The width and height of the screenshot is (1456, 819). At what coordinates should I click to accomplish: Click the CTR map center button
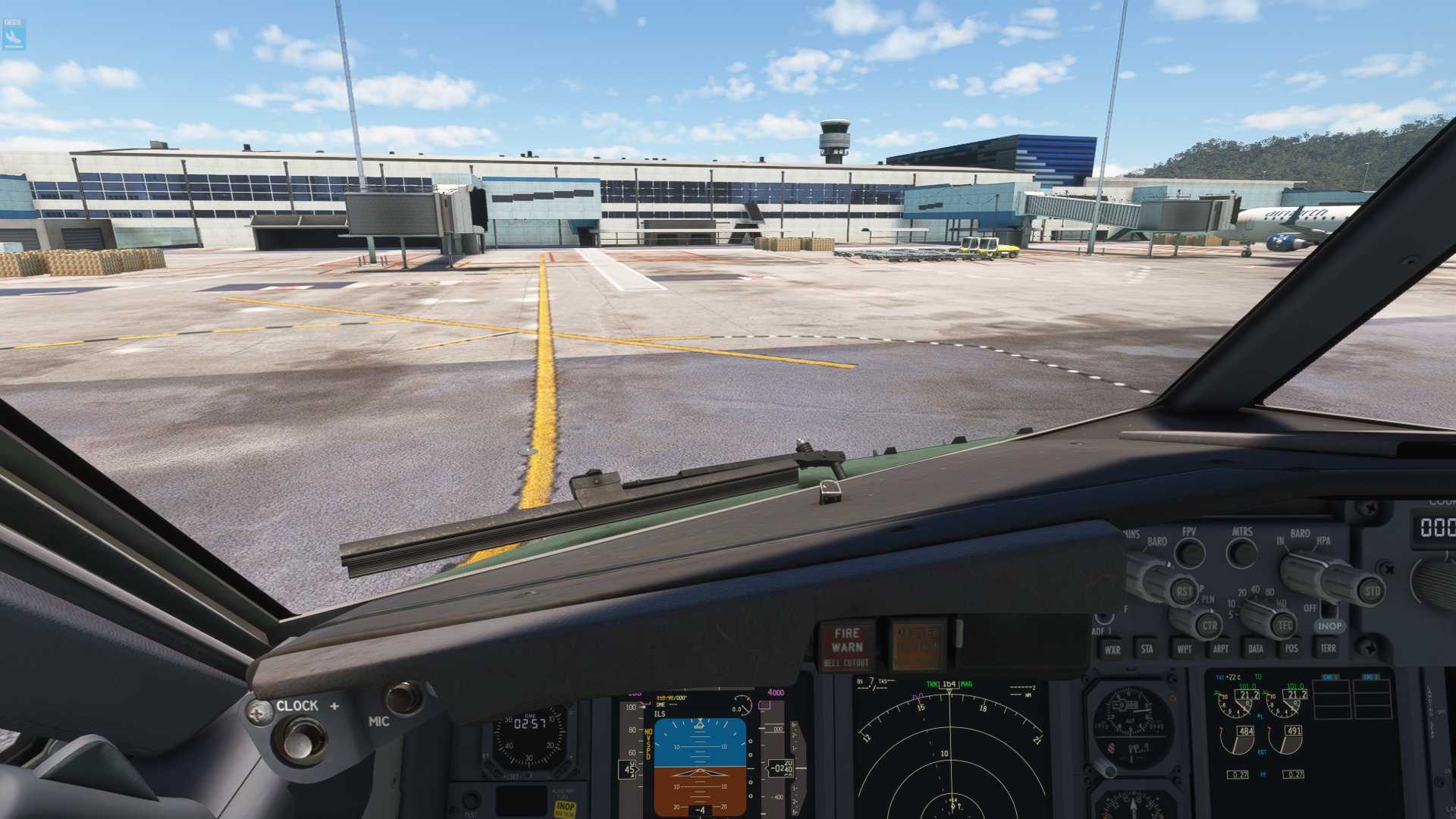[x=1209, y=626]
